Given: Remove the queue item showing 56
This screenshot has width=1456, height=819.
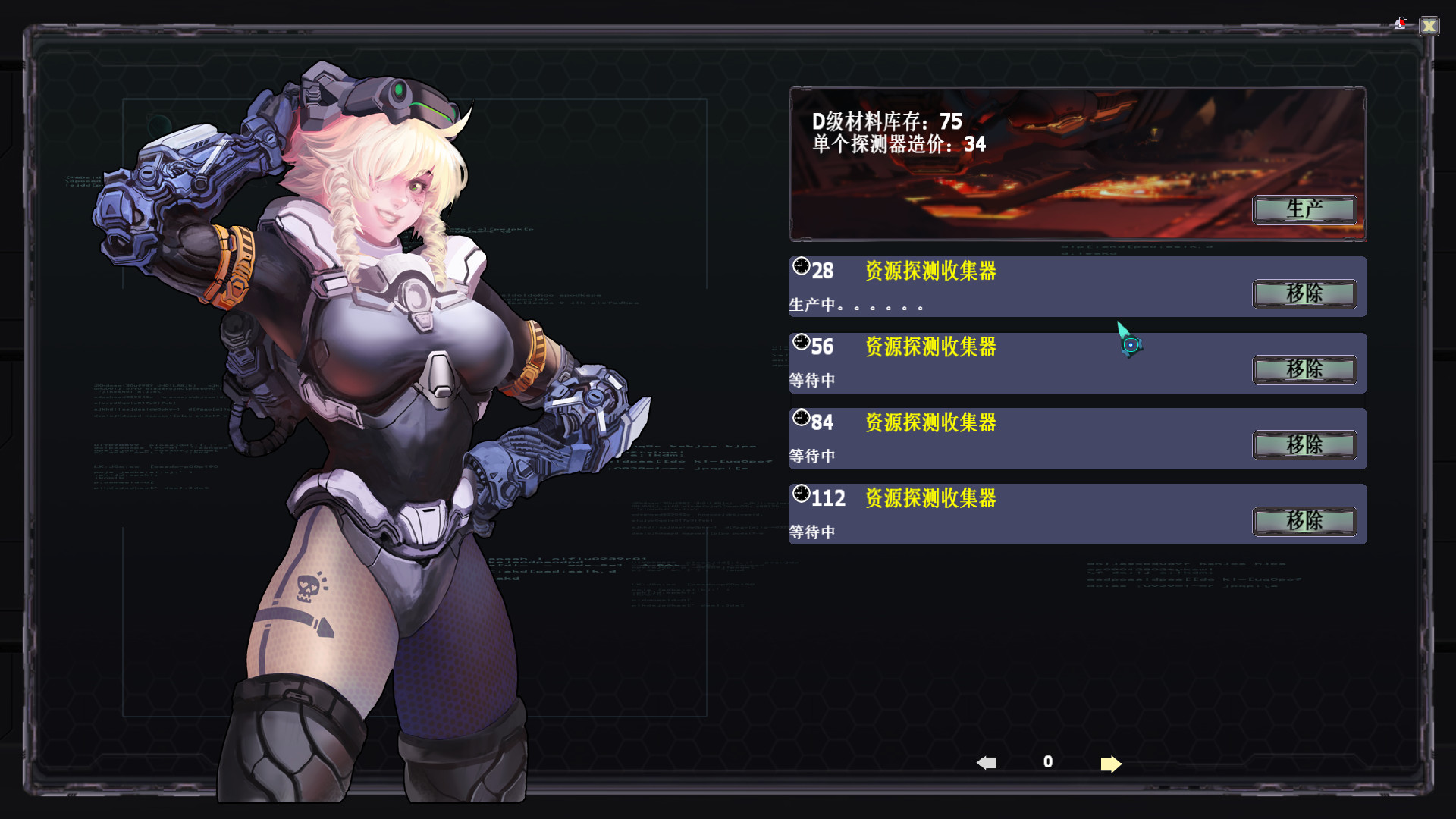Looking at the screenshot, I should [1304, 370].
